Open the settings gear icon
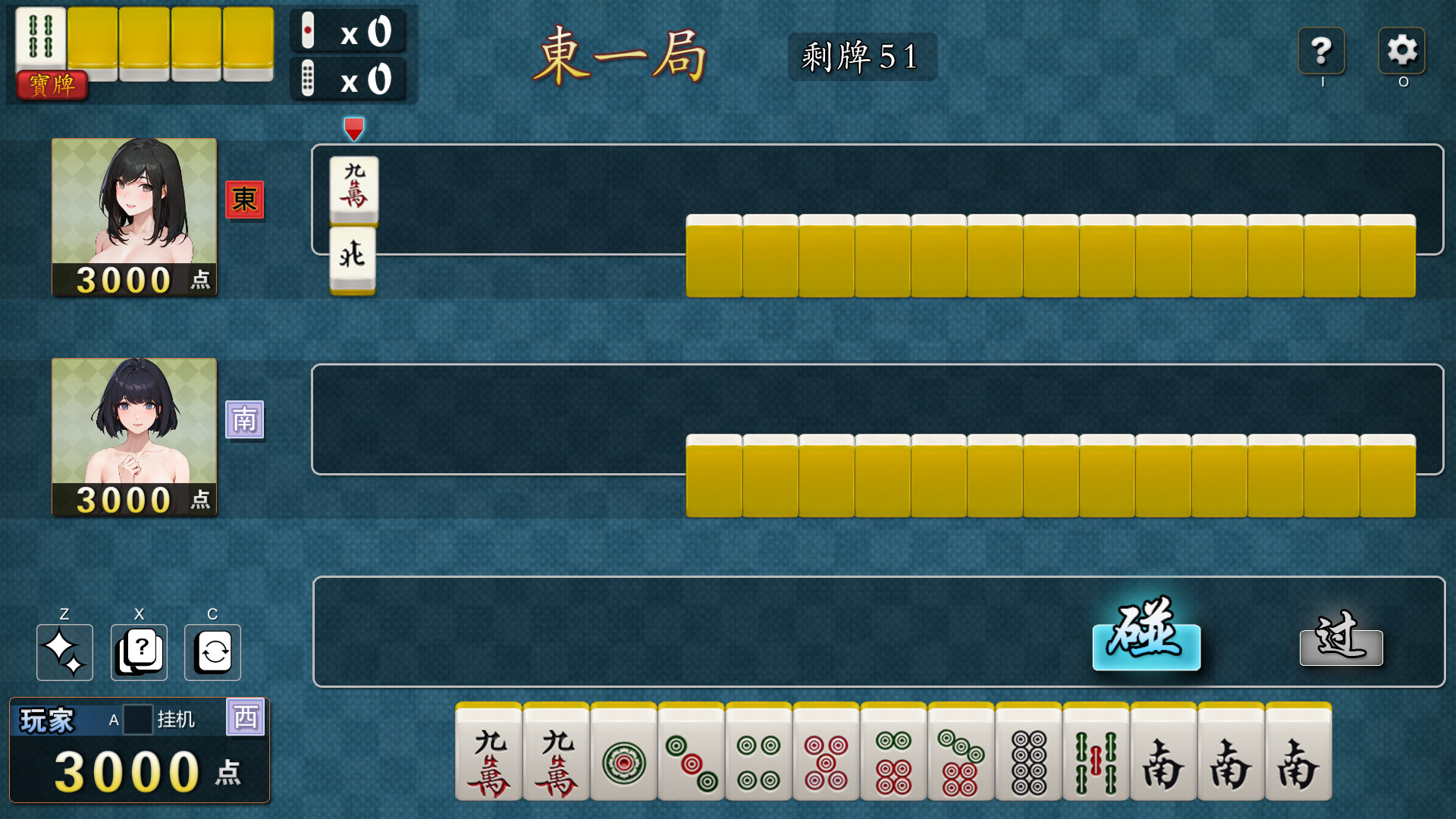The width and height of the screenshot is (1456, 819). (1403, 52)
